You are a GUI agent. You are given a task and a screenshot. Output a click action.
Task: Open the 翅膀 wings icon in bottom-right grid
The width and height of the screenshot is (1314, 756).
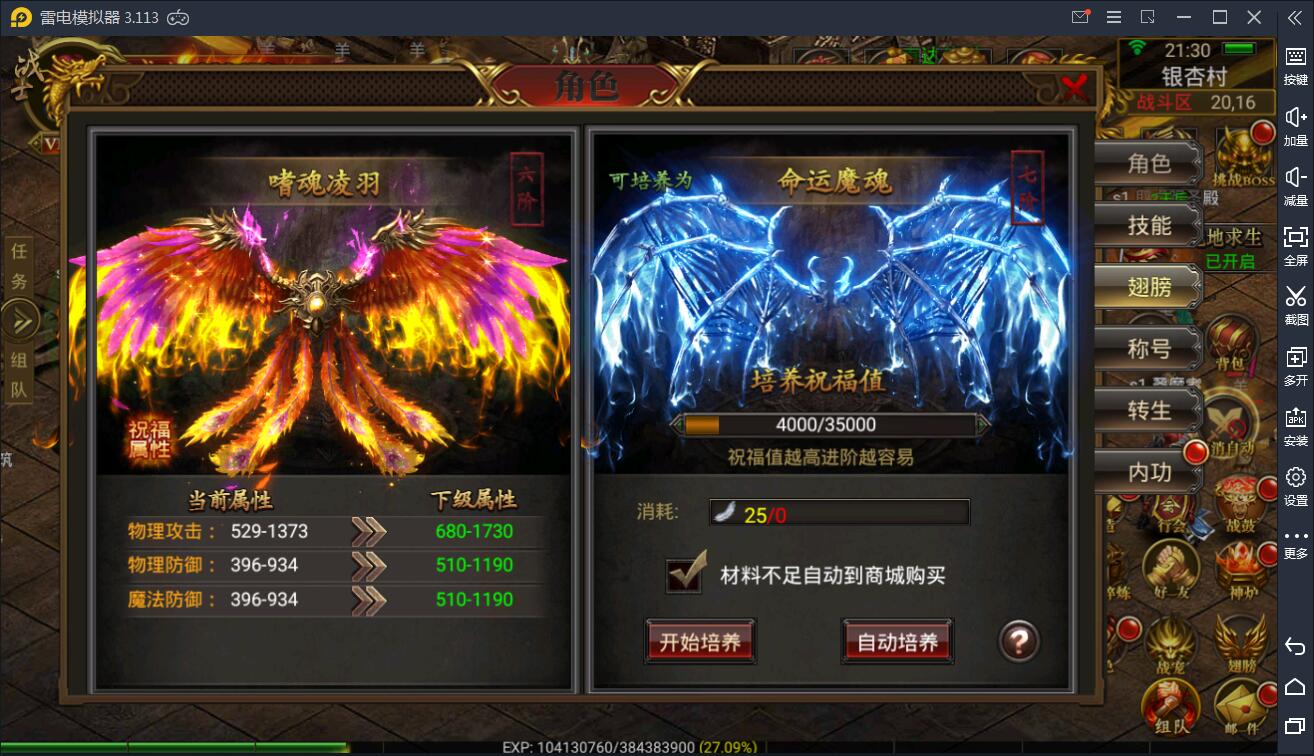click(x=1240, y=644)
